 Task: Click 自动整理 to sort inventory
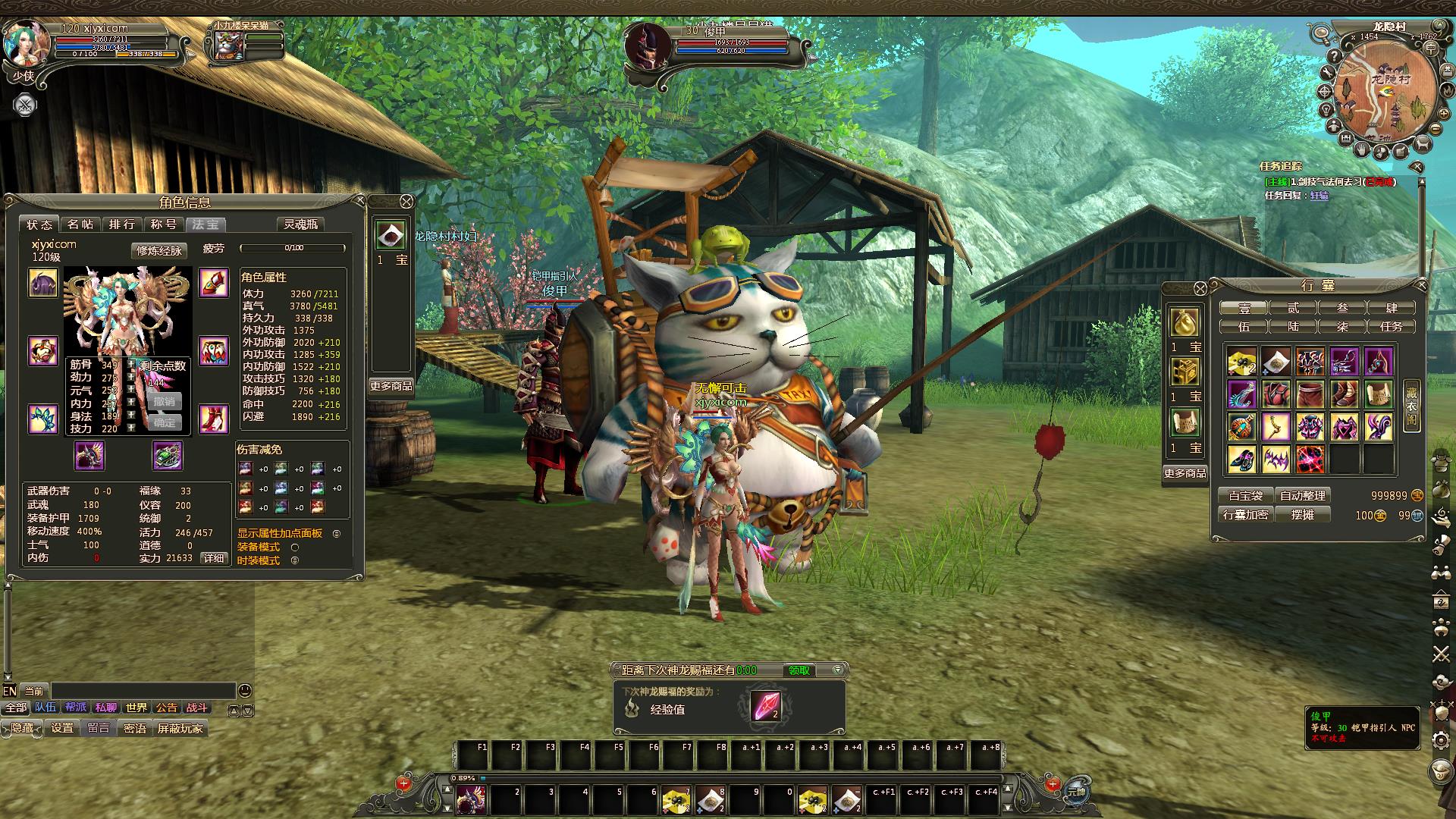[1302, 495]
